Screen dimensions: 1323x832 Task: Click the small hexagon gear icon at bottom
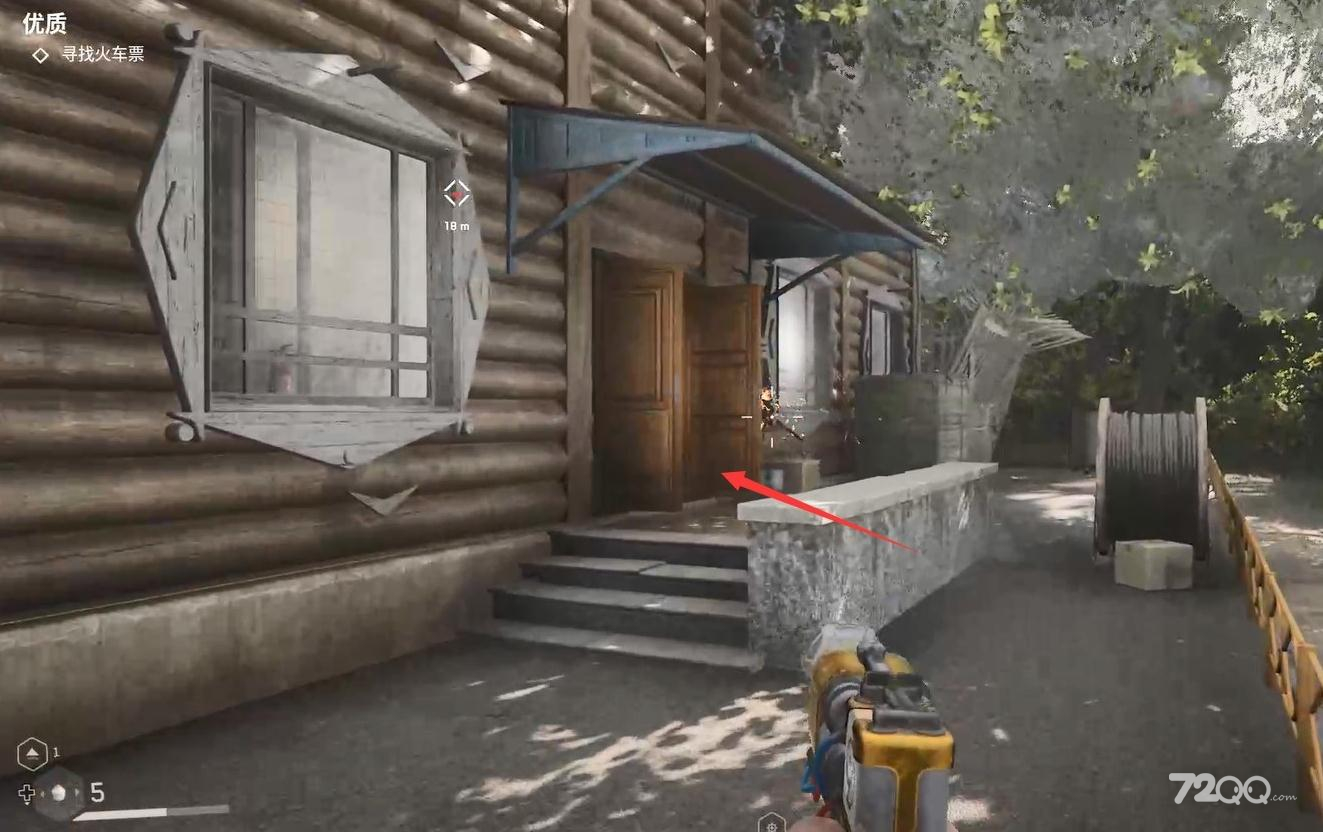[771, 824]
